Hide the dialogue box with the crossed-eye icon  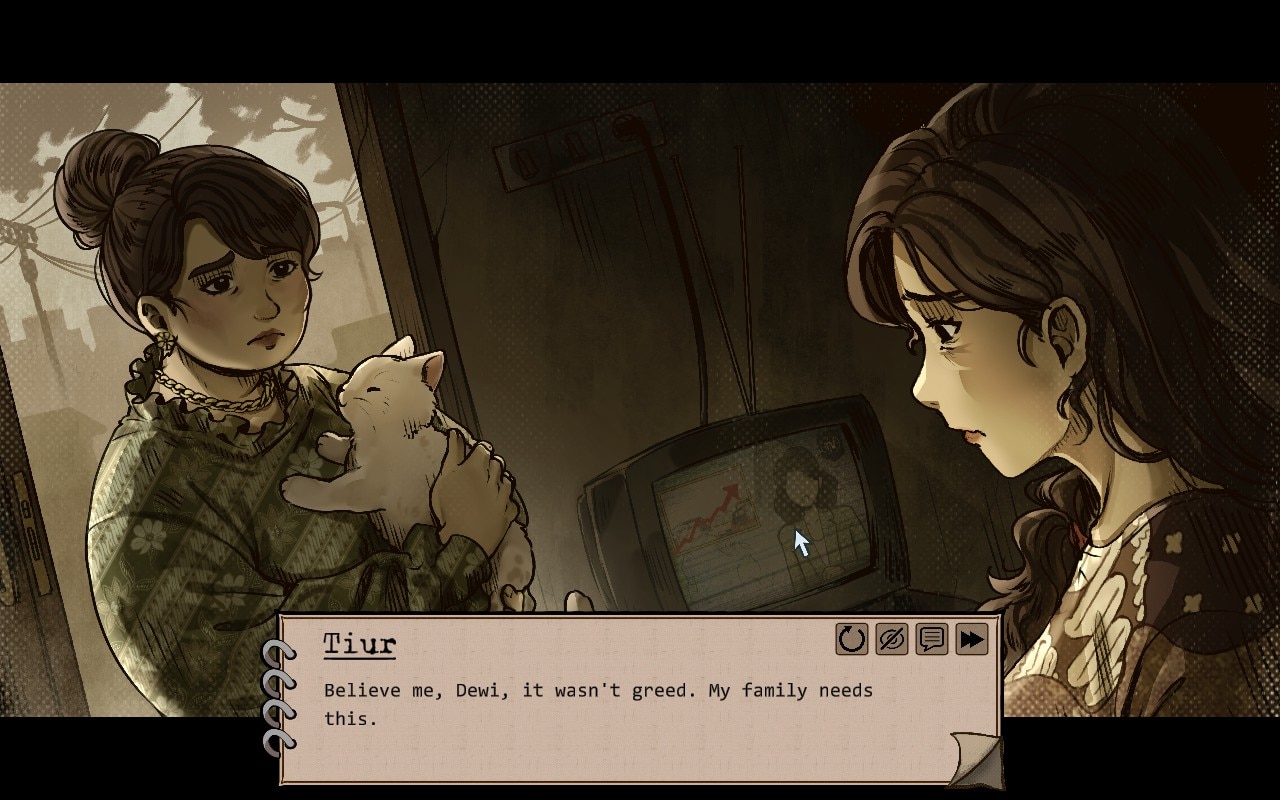coord(891,639)
